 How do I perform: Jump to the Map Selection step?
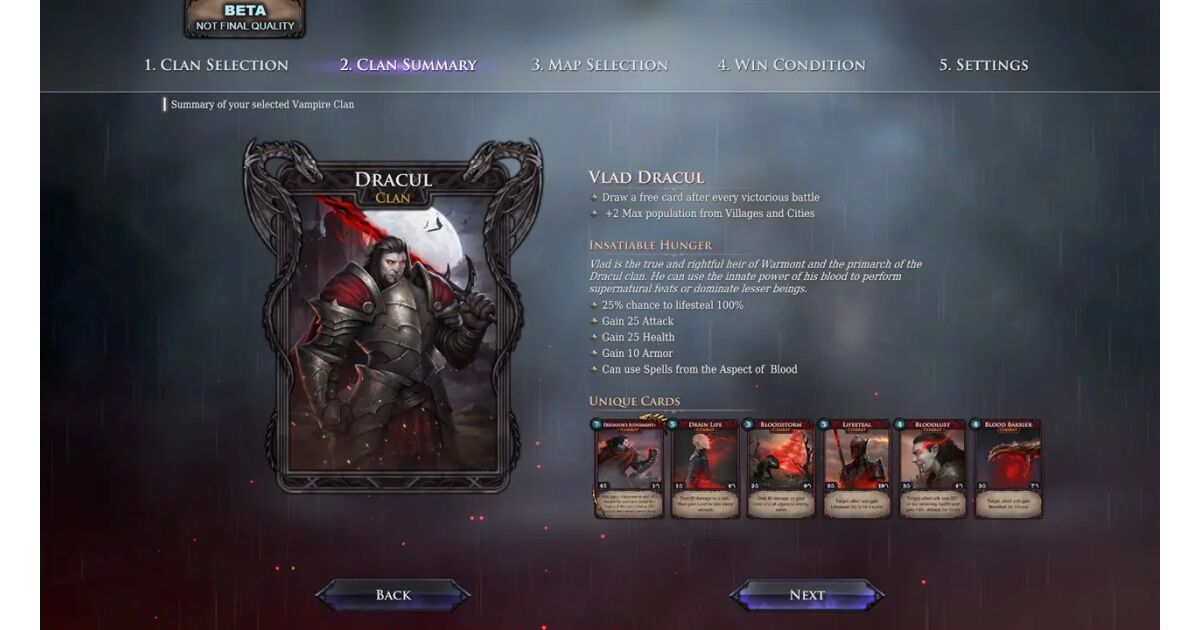[599, 65]
